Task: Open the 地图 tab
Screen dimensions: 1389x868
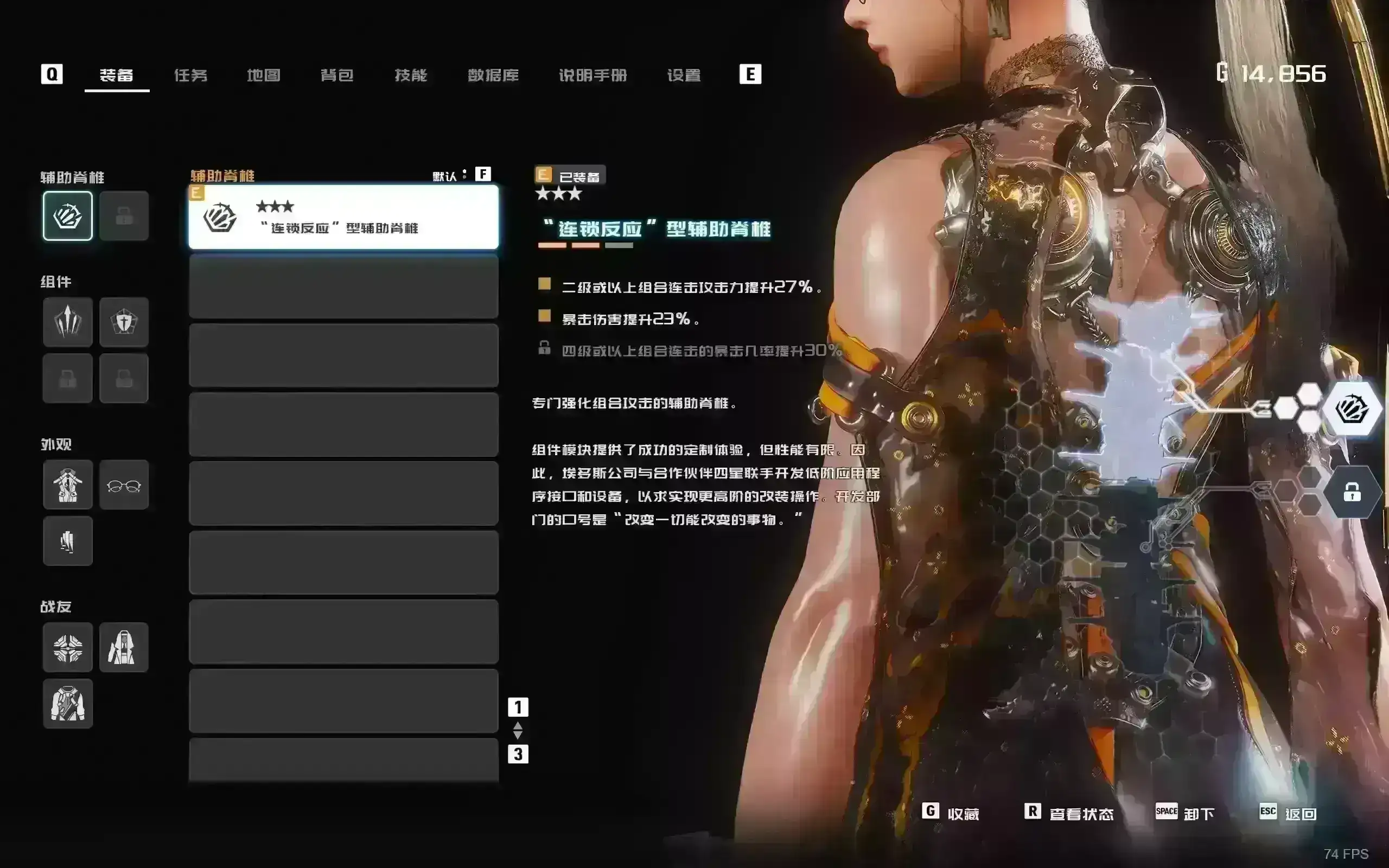Action: (x=264, y=75)
